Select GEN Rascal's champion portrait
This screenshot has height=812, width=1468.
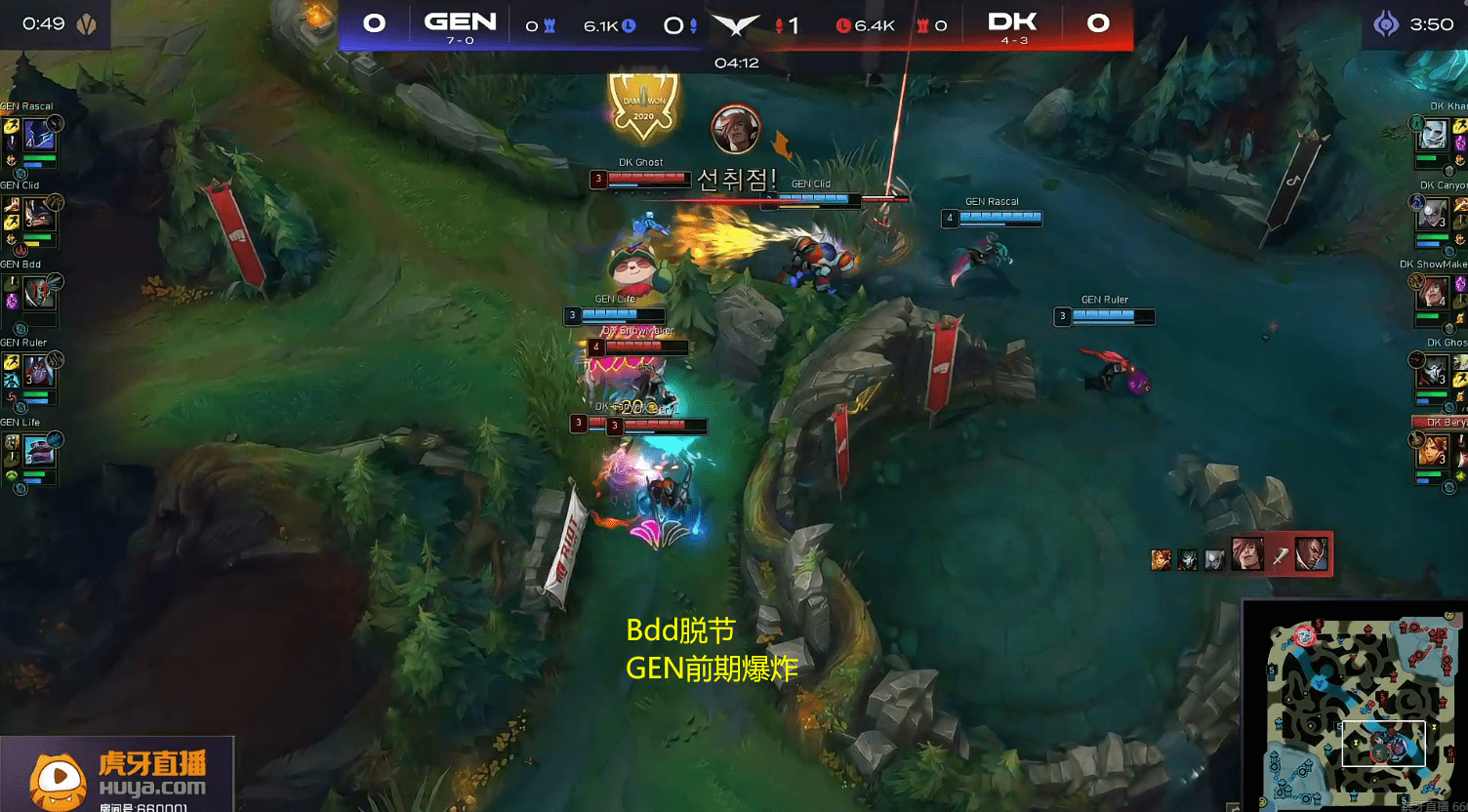(x=38, y=133)
